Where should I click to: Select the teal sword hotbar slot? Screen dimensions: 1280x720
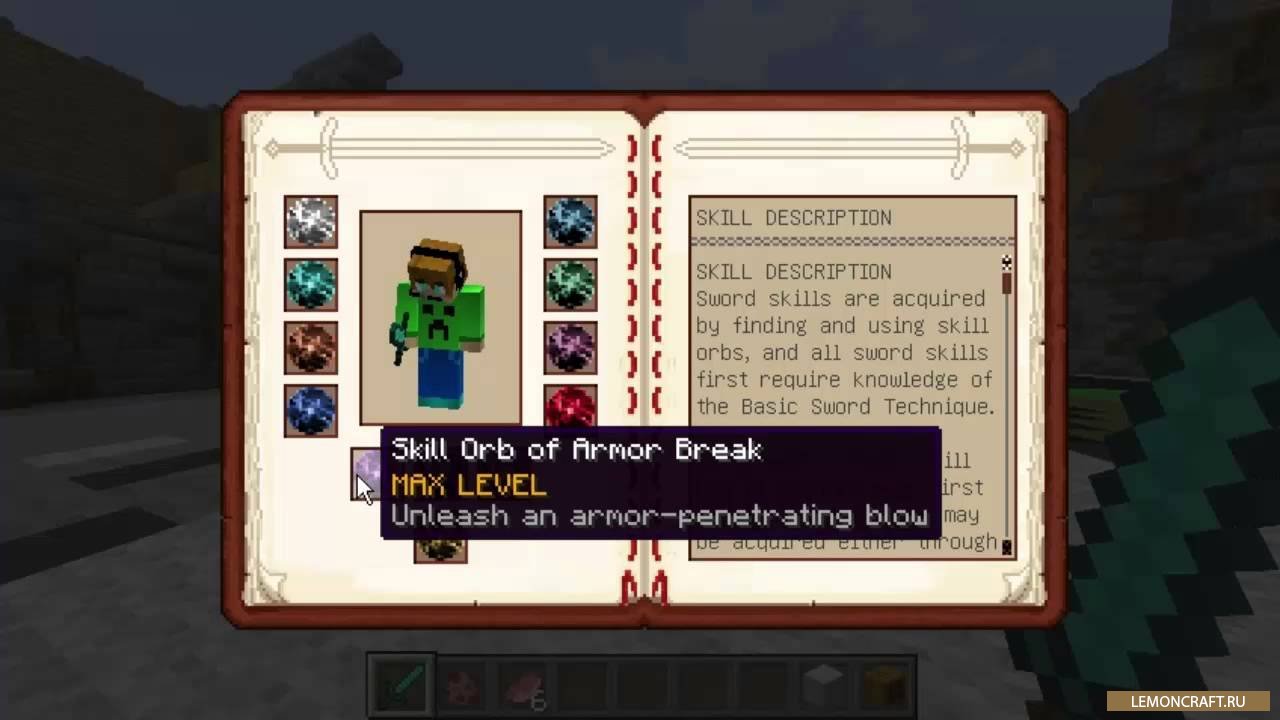click(402, 686)
